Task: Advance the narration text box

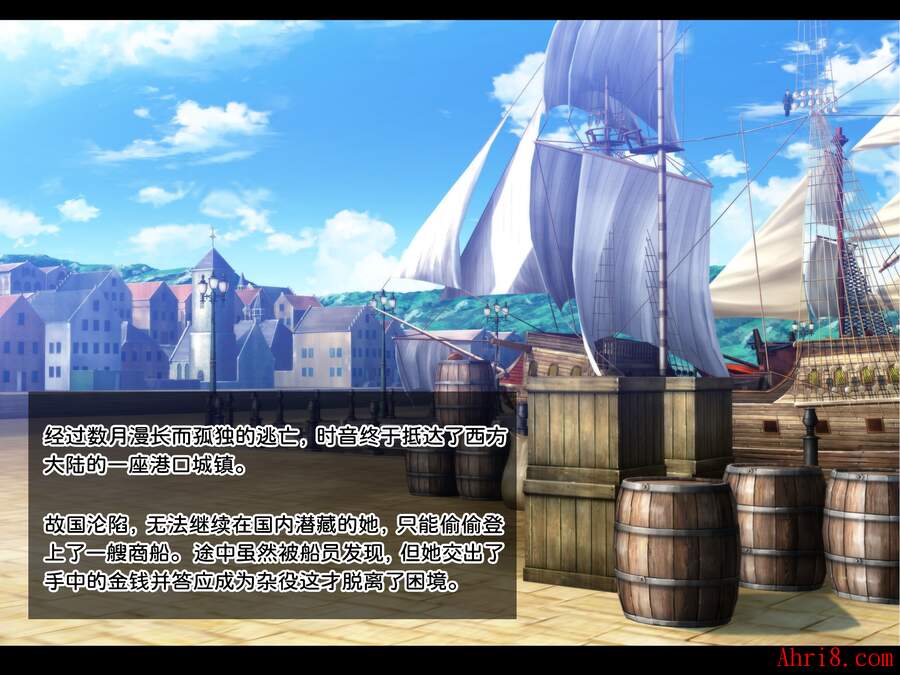Action: [x=272, y=505]
